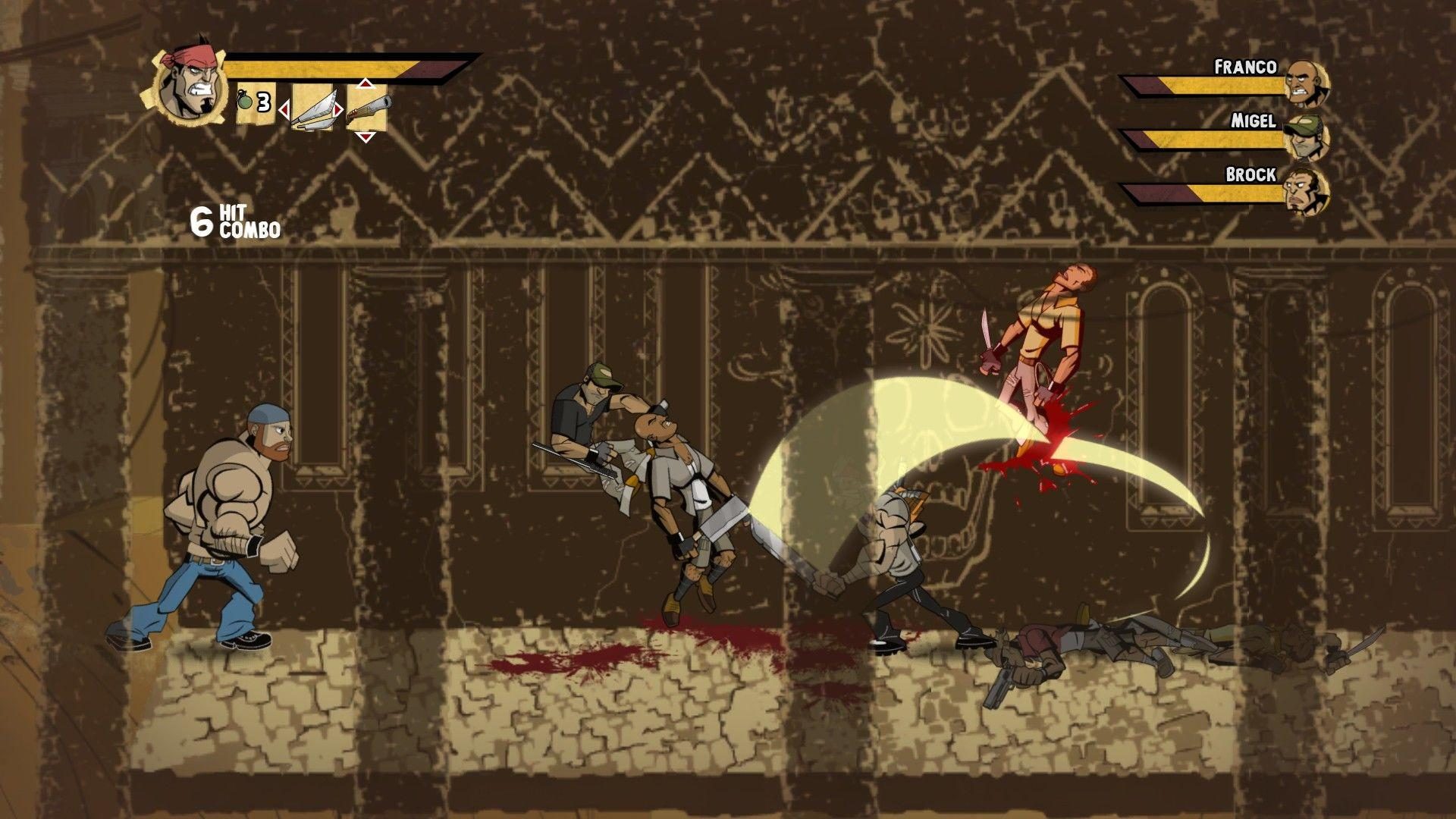Click the arrow above the shotgun slot
This screenshot has width=1456, height=819.
365,84
